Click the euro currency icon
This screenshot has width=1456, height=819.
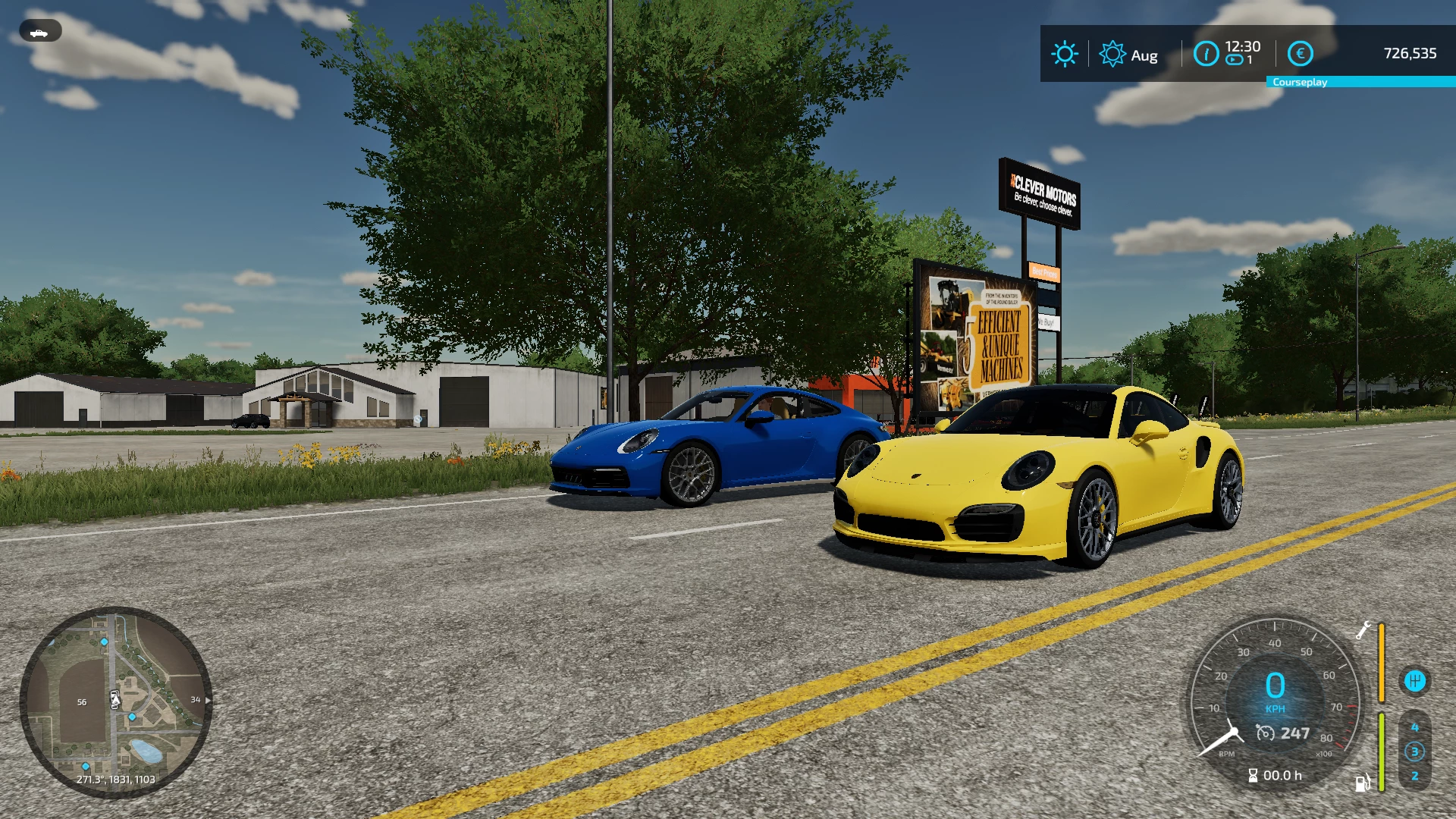[1301, 53]
